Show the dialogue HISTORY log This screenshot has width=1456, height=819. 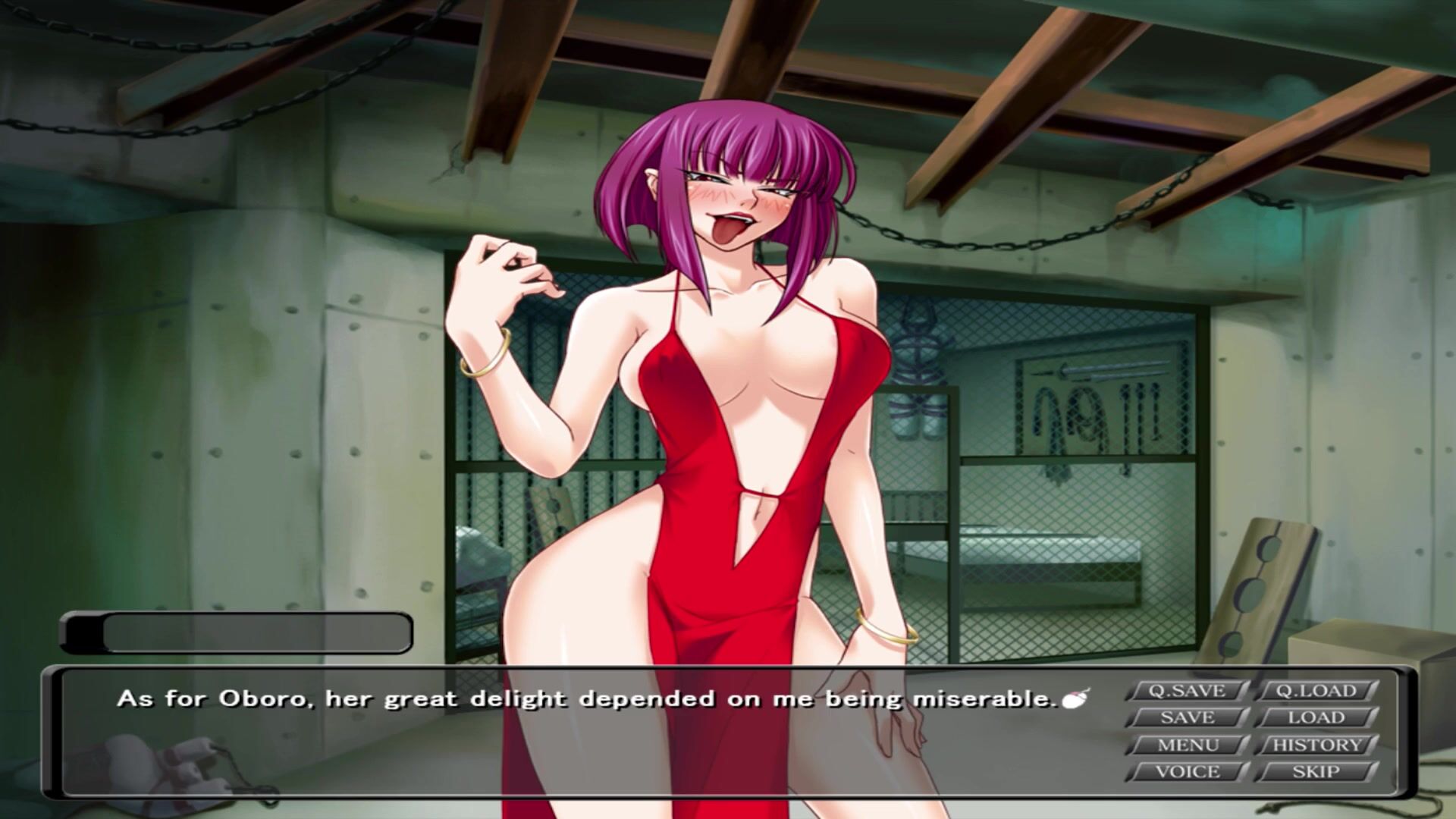1316,745
